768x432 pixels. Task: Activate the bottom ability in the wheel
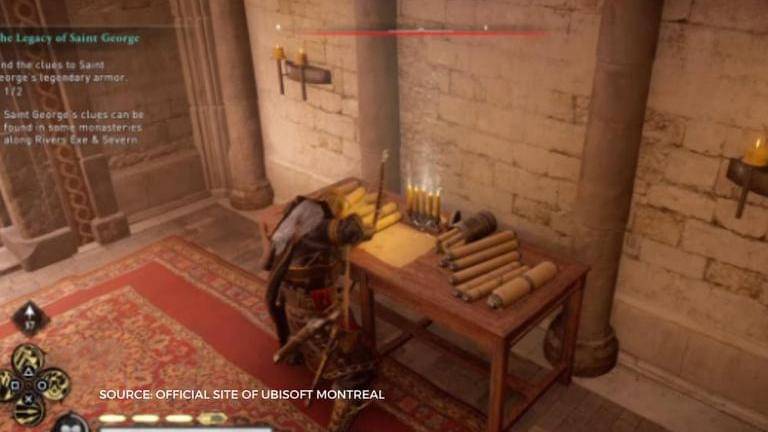click(x=28, y=408)
